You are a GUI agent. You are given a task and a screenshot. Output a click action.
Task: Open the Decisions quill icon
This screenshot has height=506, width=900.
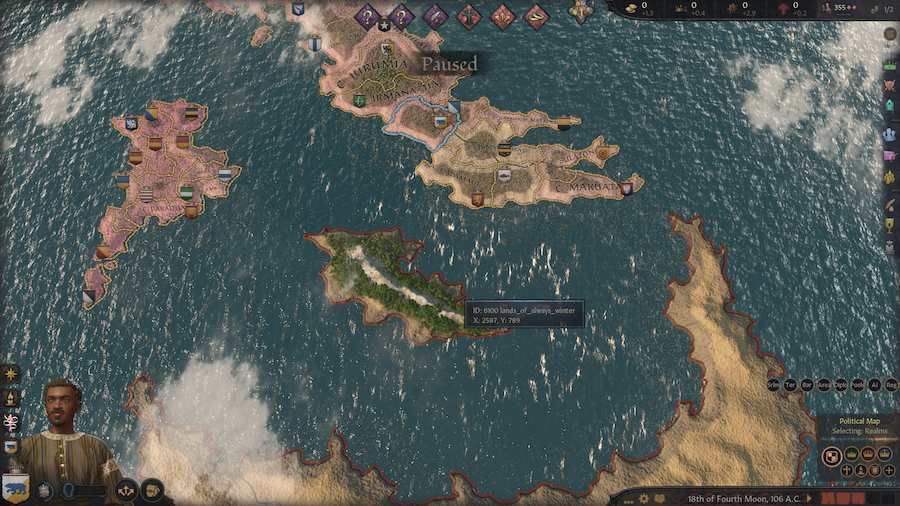coord(889,201)
